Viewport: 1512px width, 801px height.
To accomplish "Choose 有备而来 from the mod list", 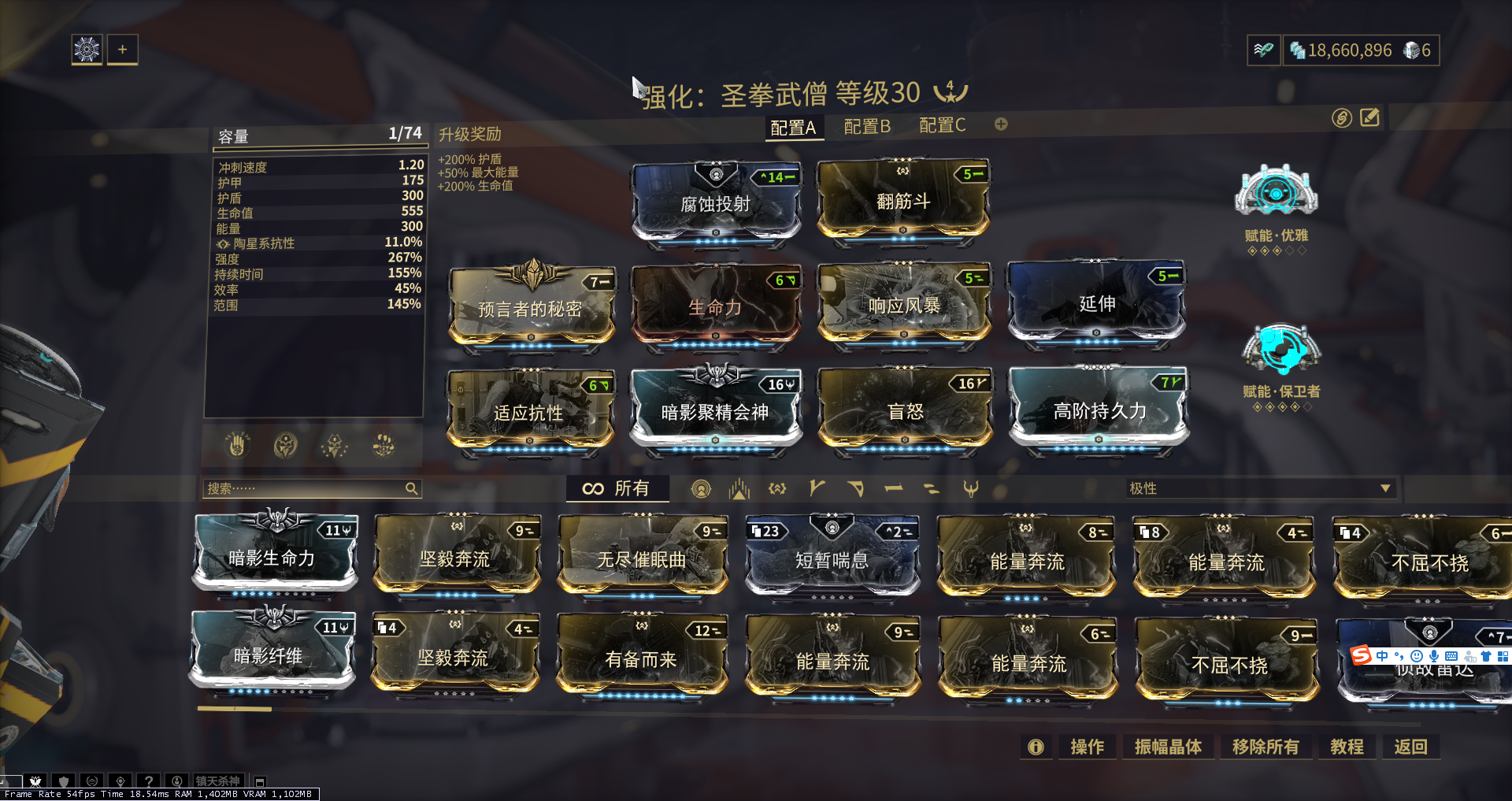I will 641,658.
